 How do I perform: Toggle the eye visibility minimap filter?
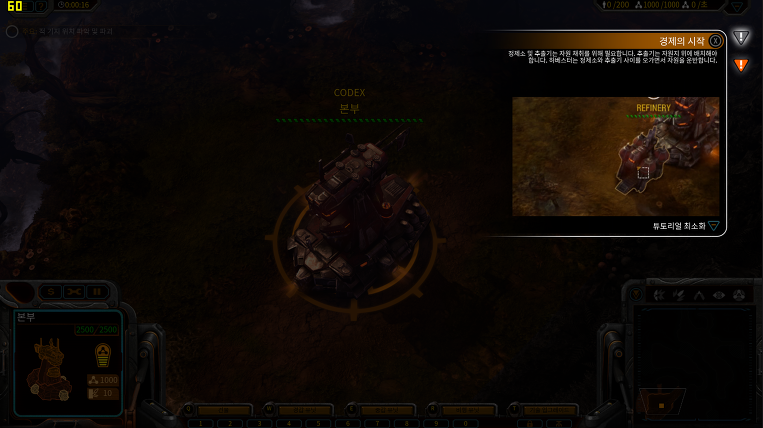tap(718, 295)
